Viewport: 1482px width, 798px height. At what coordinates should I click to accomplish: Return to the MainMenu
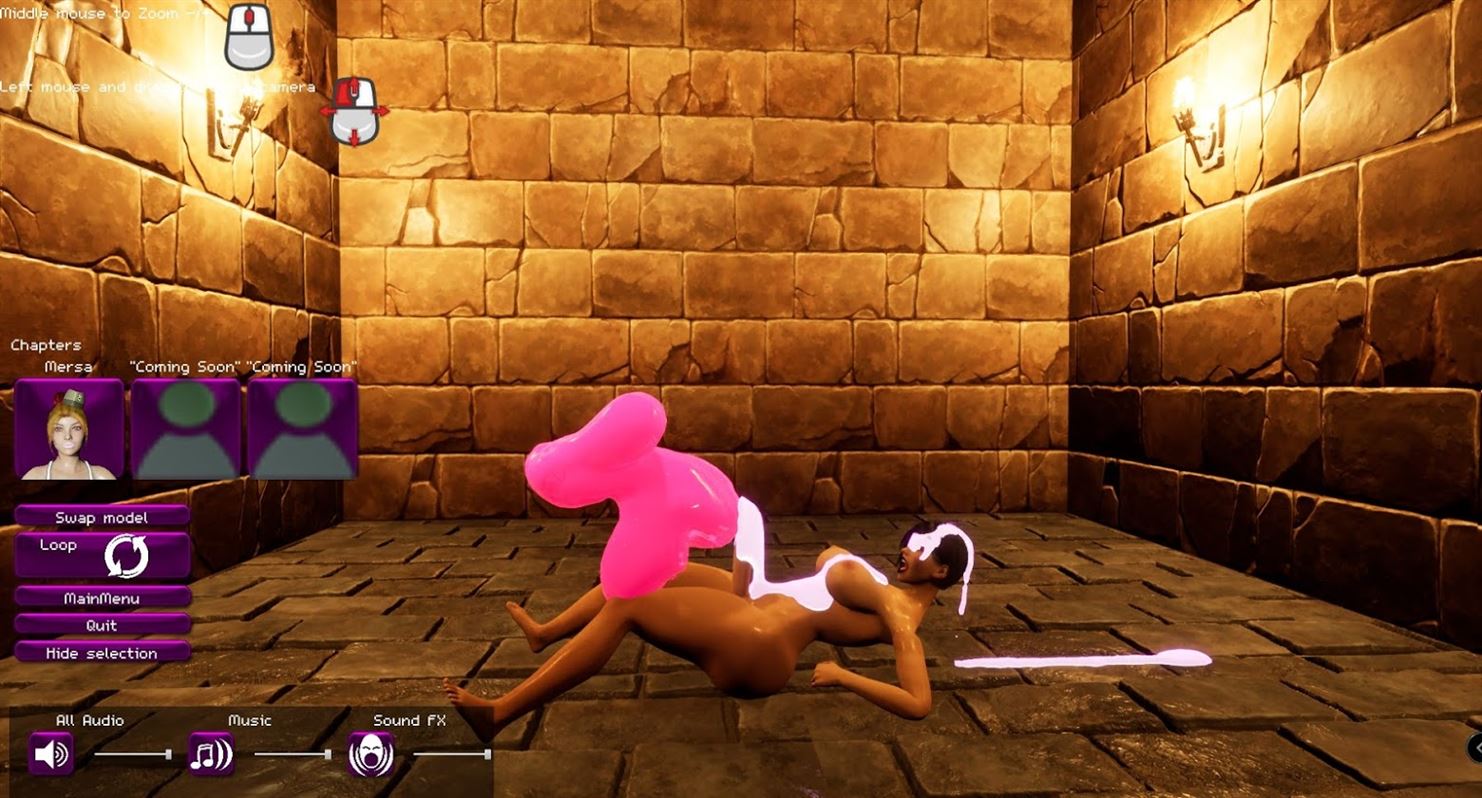pos(102,598)
